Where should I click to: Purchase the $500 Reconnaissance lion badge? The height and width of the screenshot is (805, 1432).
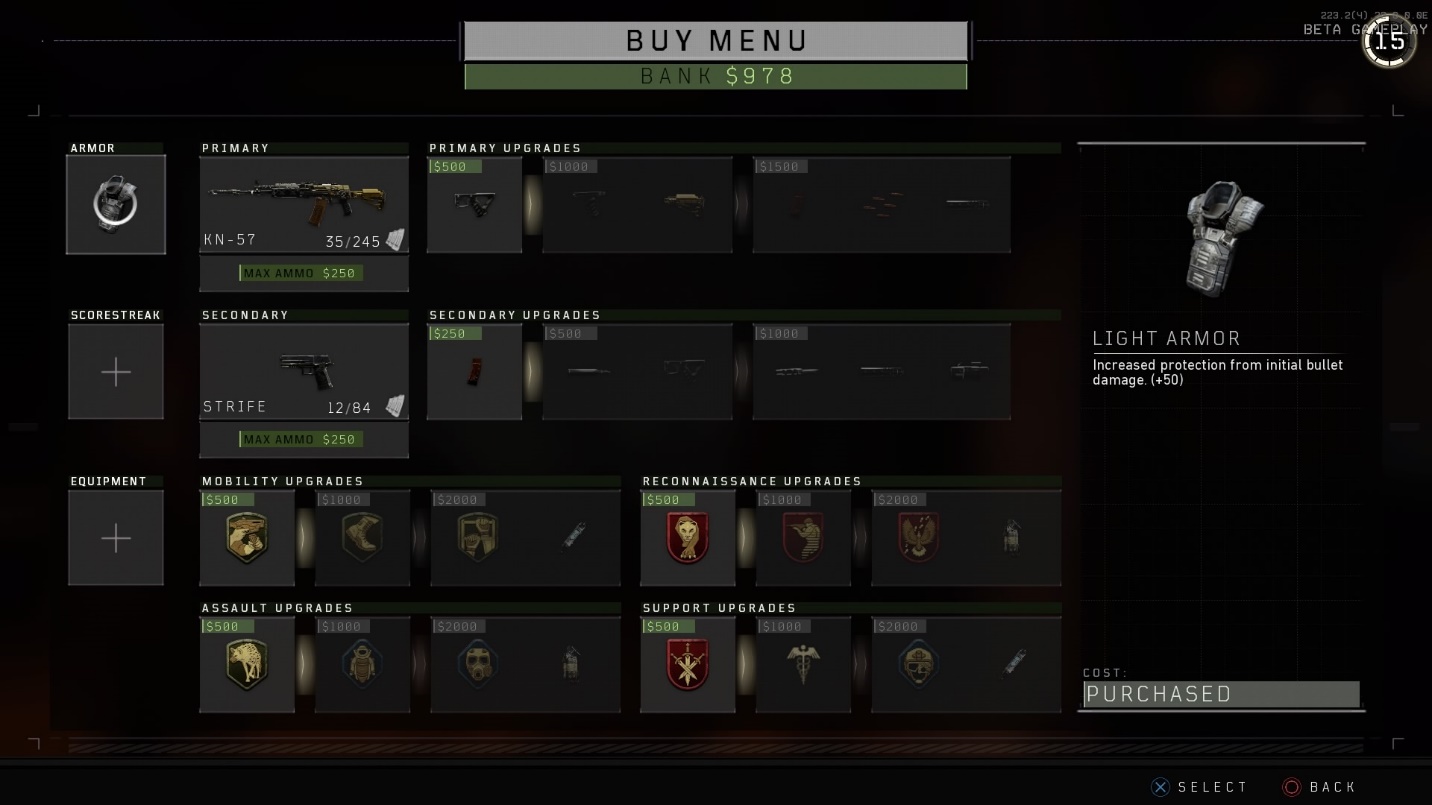688,538
